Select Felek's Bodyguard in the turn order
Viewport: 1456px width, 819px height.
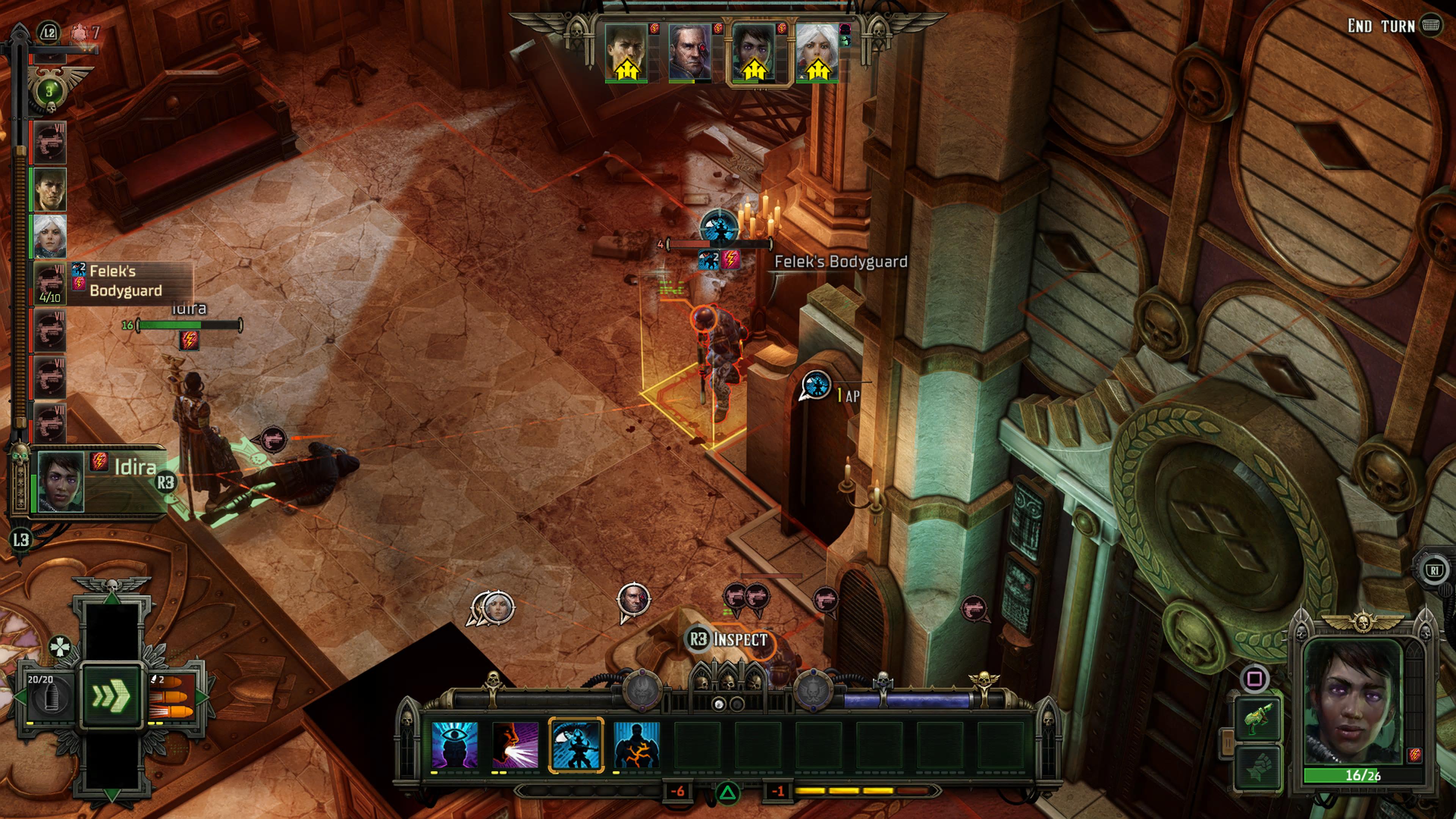point(50,283)
